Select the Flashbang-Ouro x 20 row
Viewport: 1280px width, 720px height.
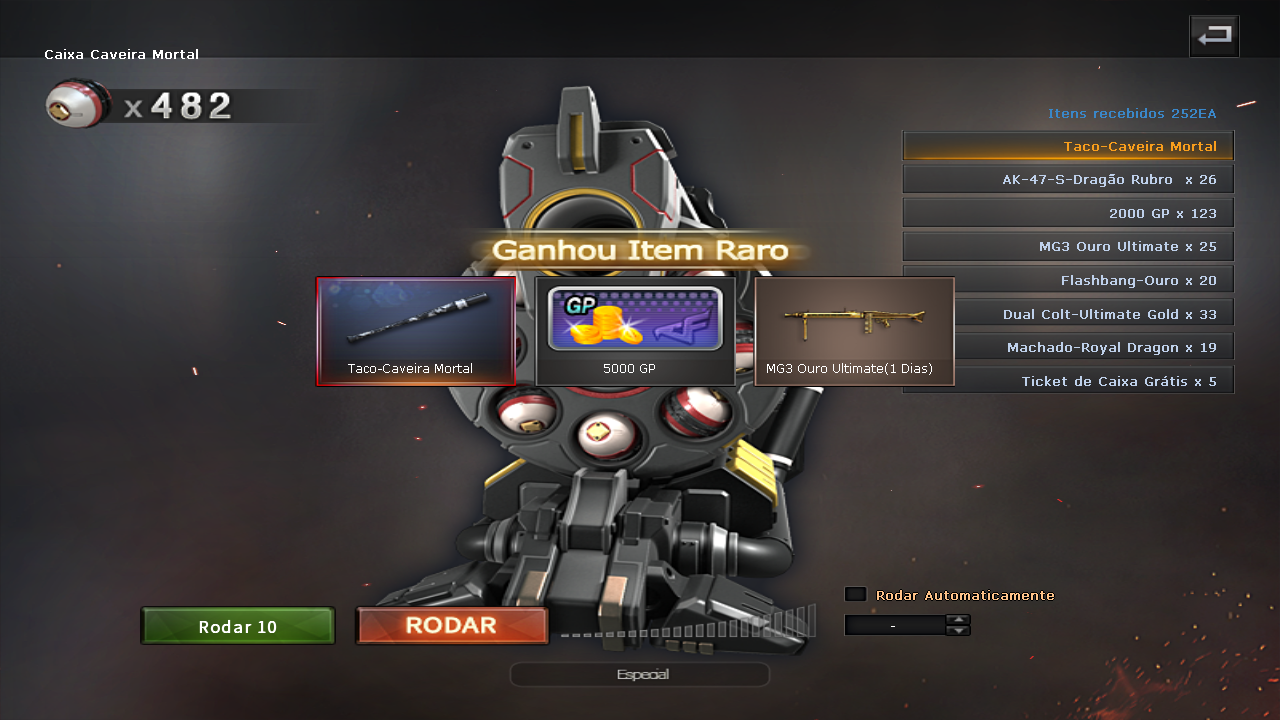point(1095,280)
